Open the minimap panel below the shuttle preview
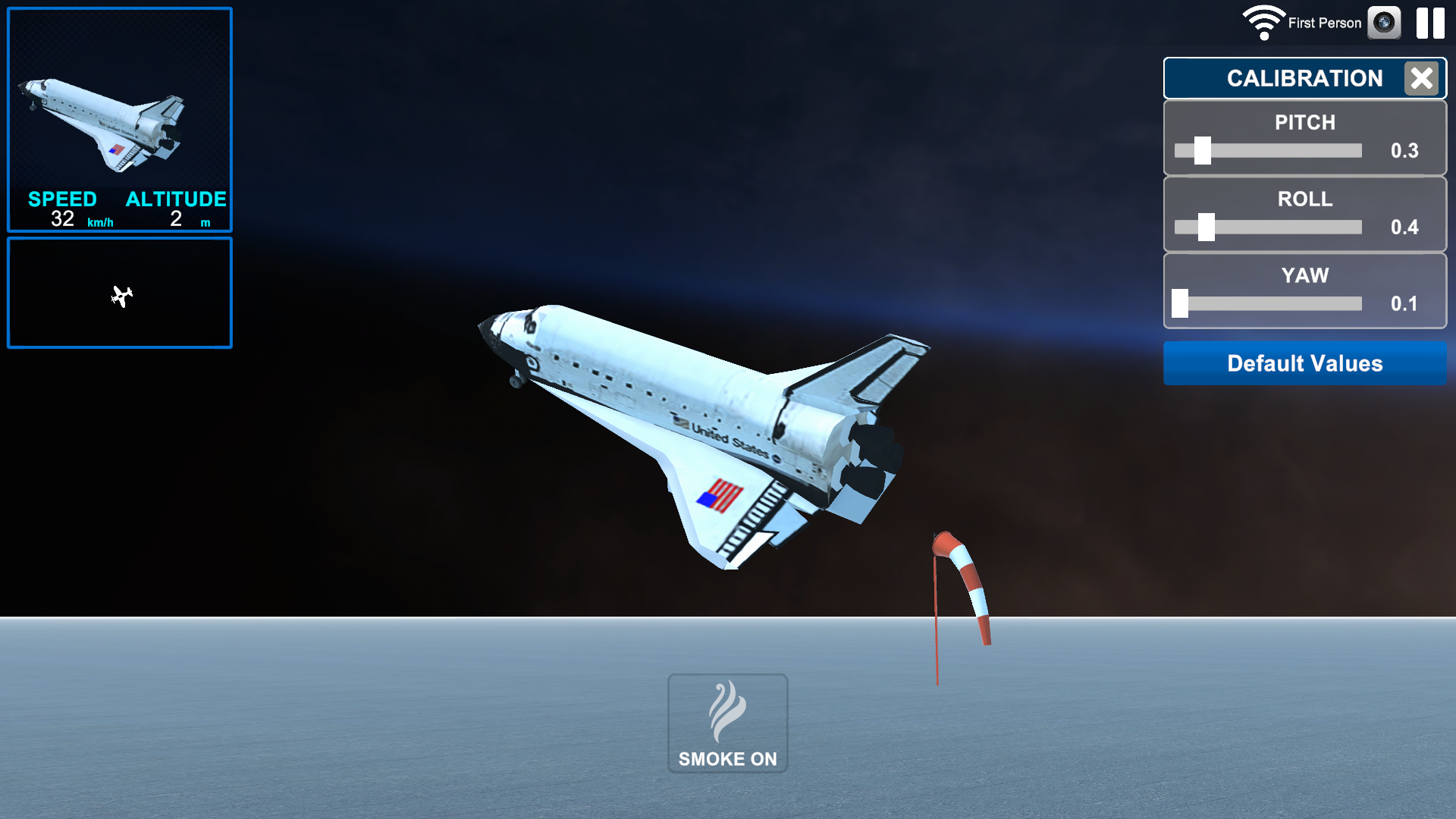 pos(119,293)
